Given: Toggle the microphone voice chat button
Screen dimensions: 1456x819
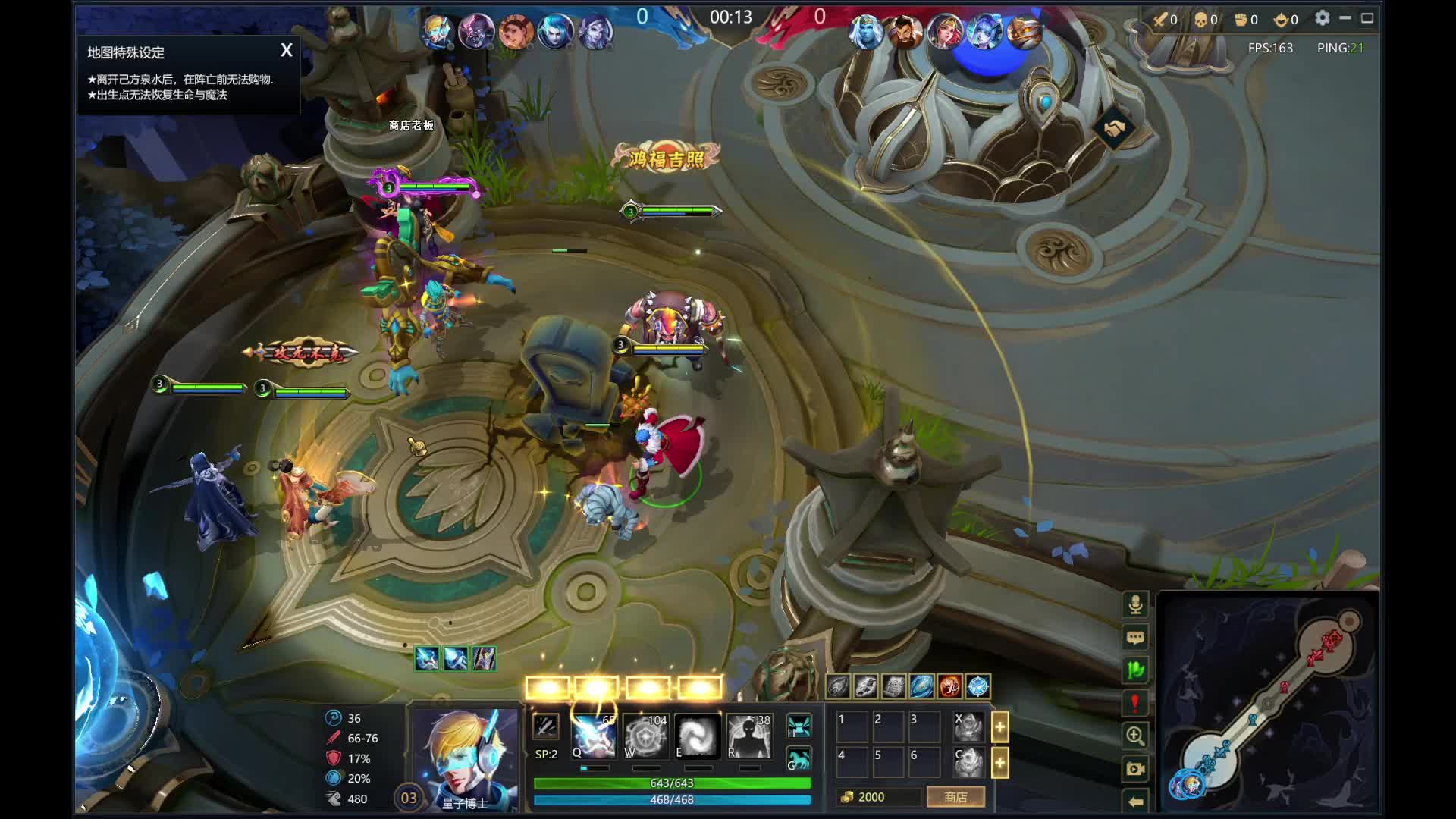Looking at the screenshot, I should pyautogui.click(x=1135, y=604).
